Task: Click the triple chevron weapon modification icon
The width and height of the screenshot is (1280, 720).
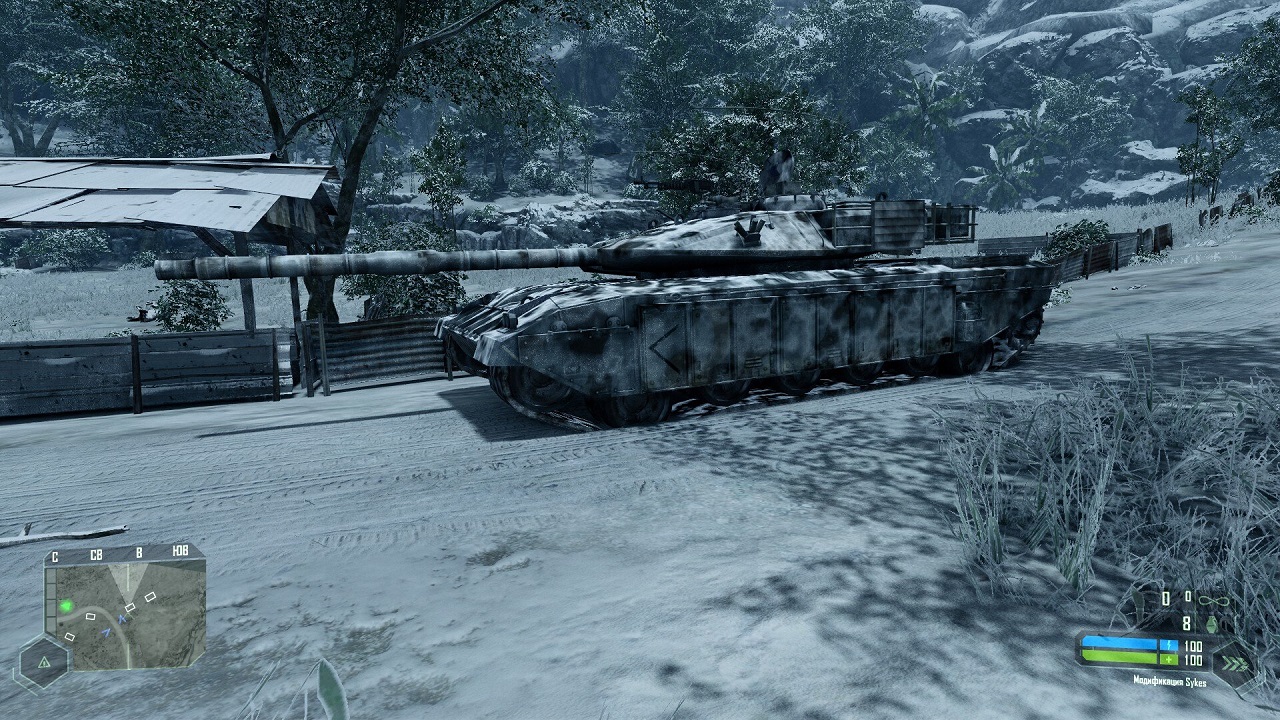Action: click(1235, 663)
